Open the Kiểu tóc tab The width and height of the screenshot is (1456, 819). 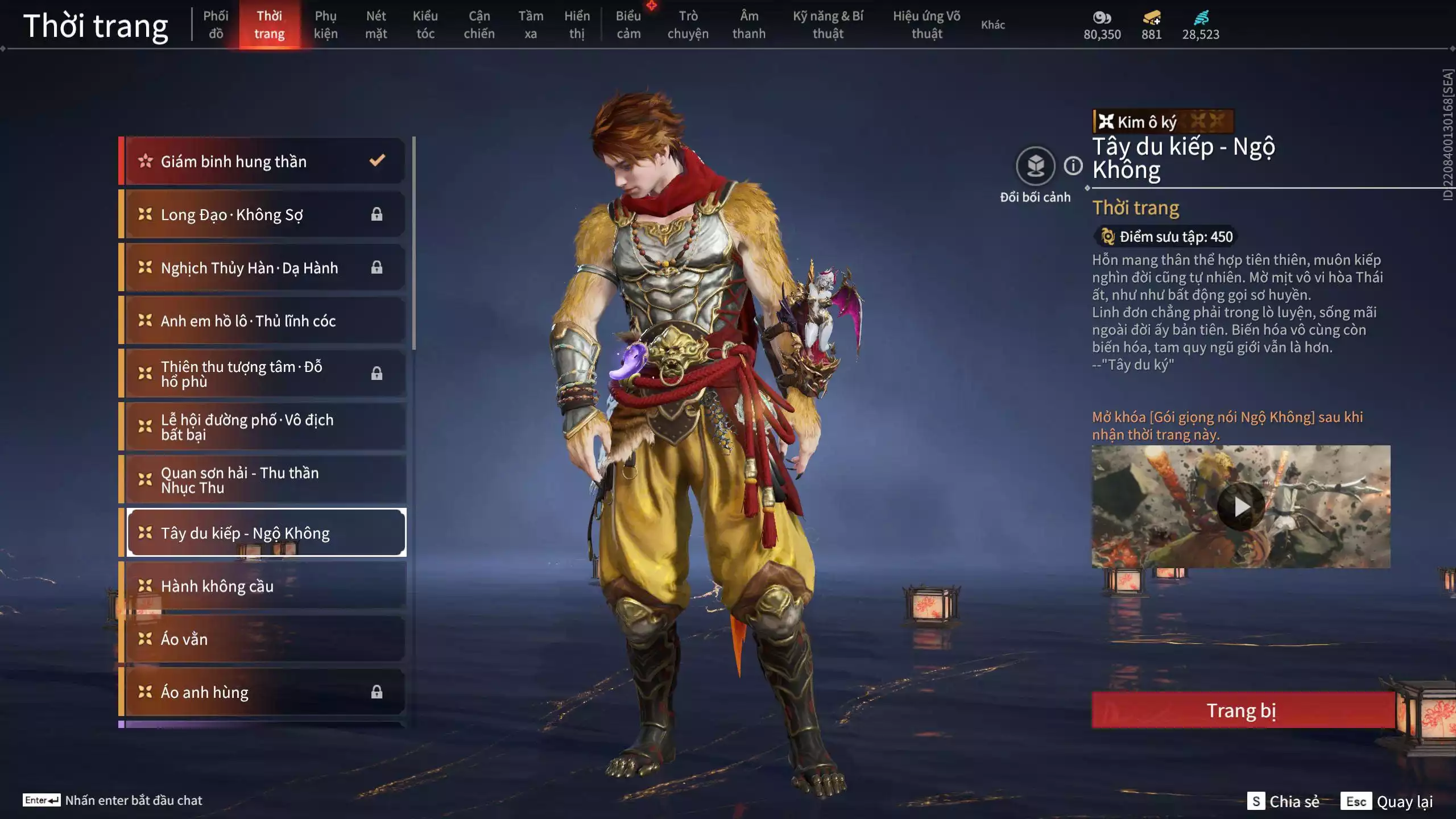point(425,24)
